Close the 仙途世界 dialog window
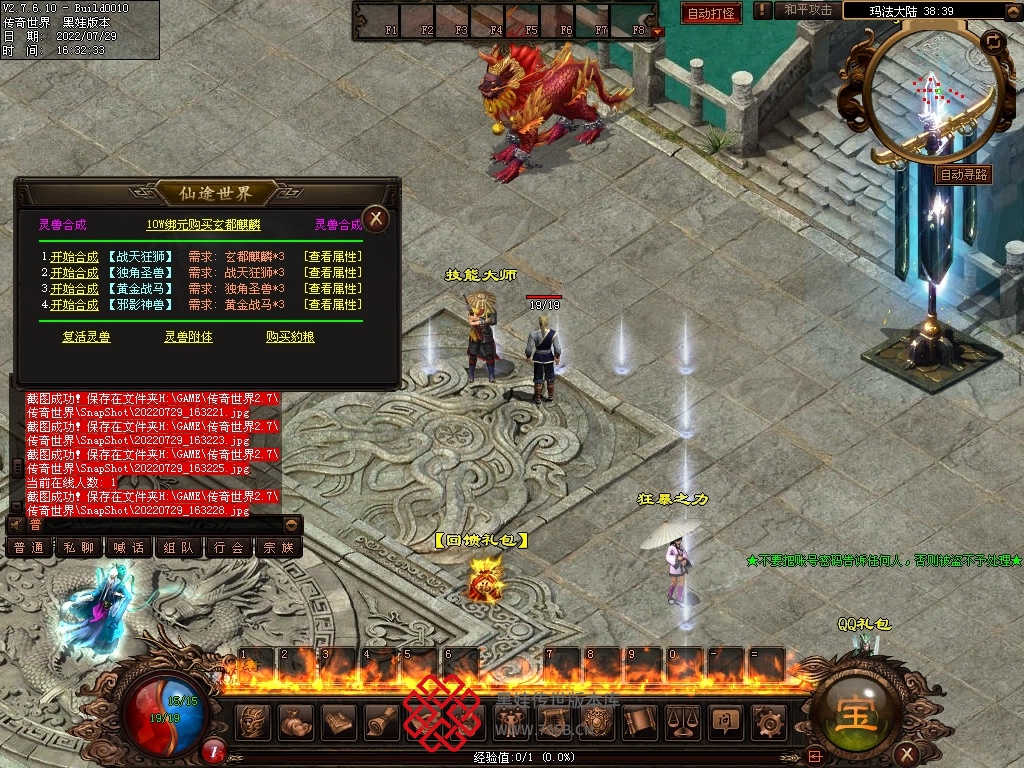The height and width of the screenshot is (768, 1024). (x=375, y=218)
